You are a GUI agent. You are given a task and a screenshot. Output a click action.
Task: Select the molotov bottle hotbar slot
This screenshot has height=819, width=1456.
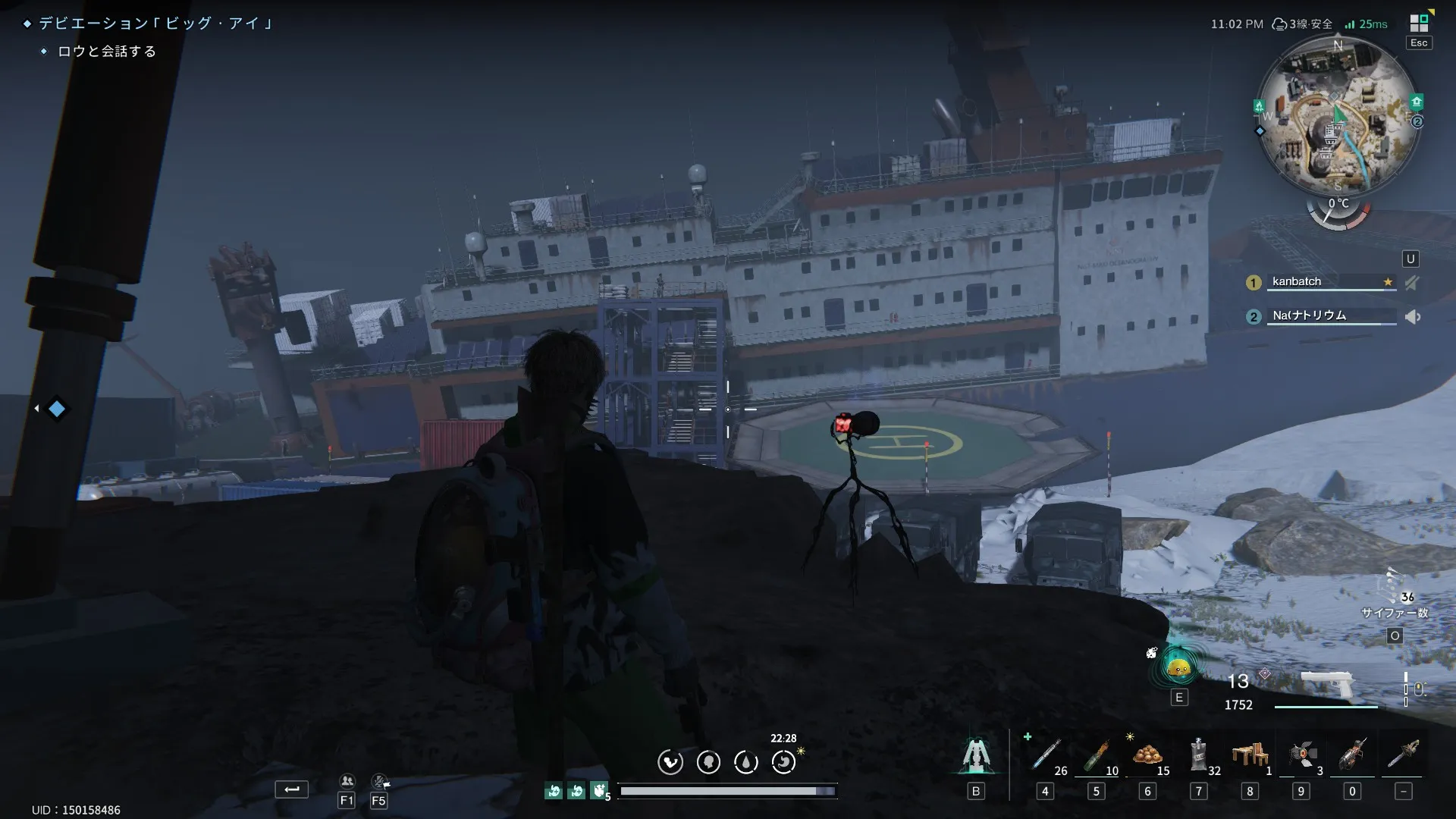[x=1096, y=755]
